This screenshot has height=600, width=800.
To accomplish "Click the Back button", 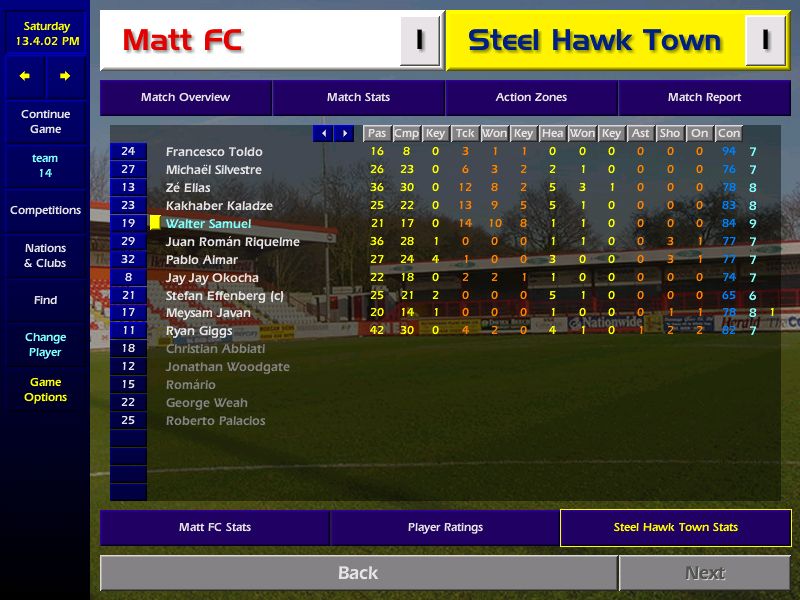I will [358, 573].
